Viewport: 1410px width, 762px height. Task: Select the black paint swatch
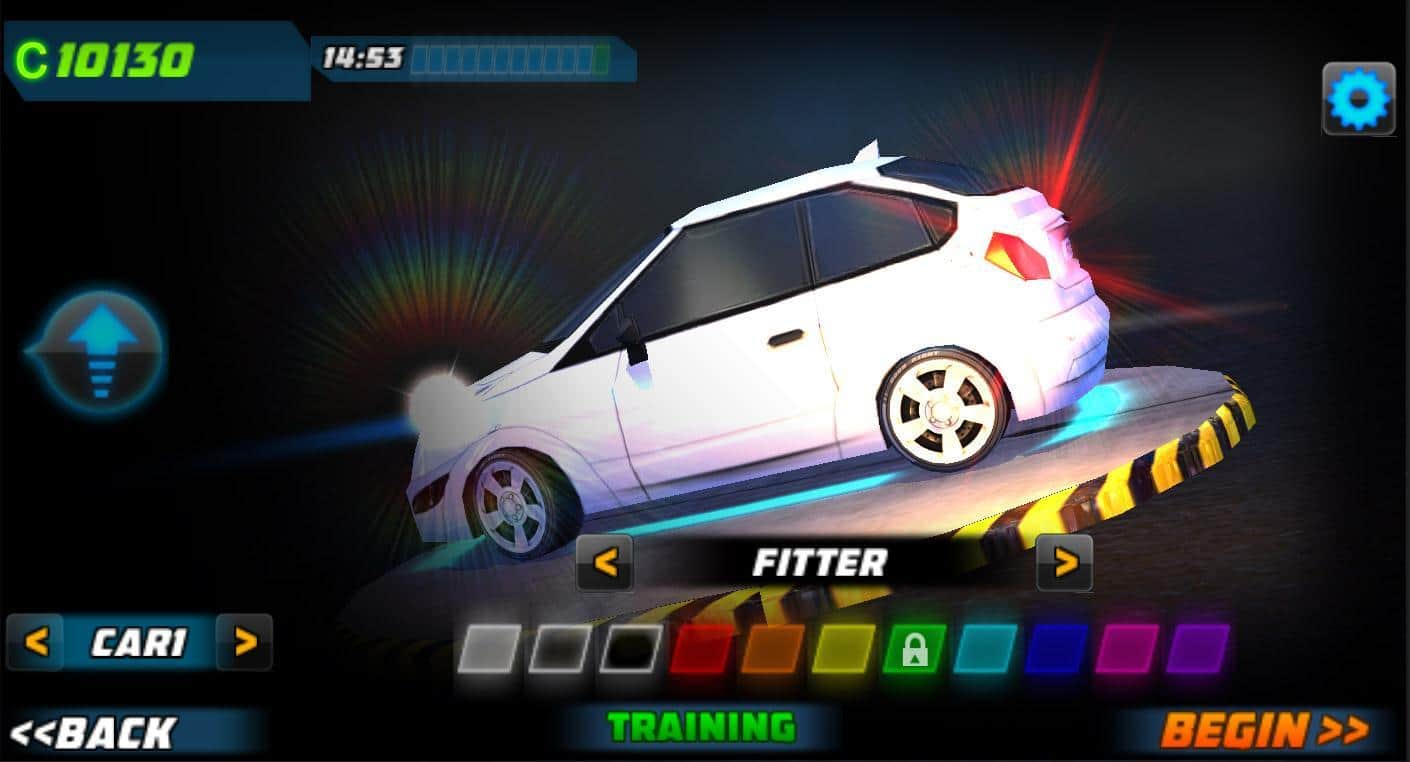630,649
